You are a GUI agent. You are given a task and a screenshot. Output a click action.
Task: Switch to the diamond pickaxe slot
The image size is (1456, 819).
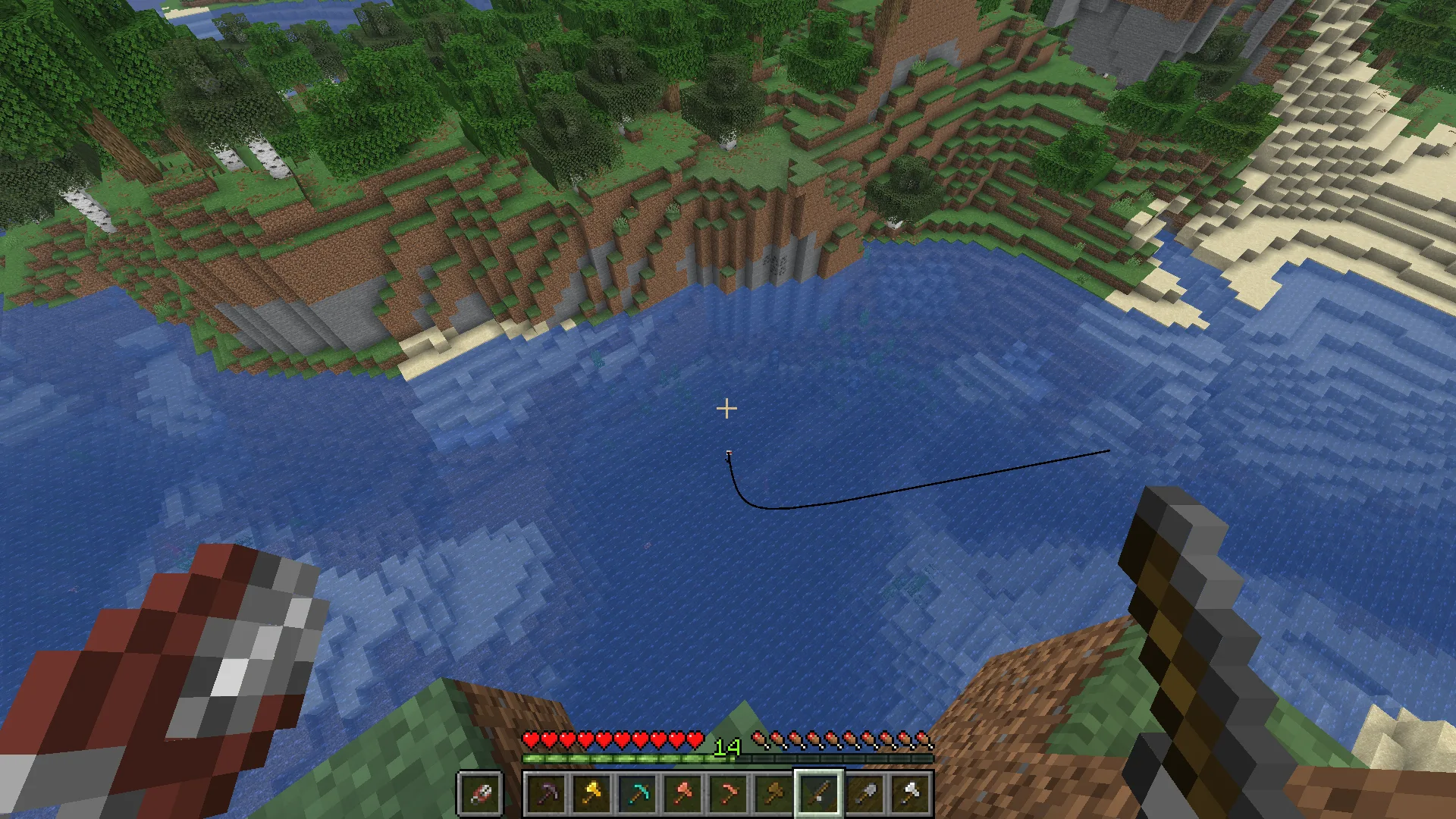click(637, 794)
